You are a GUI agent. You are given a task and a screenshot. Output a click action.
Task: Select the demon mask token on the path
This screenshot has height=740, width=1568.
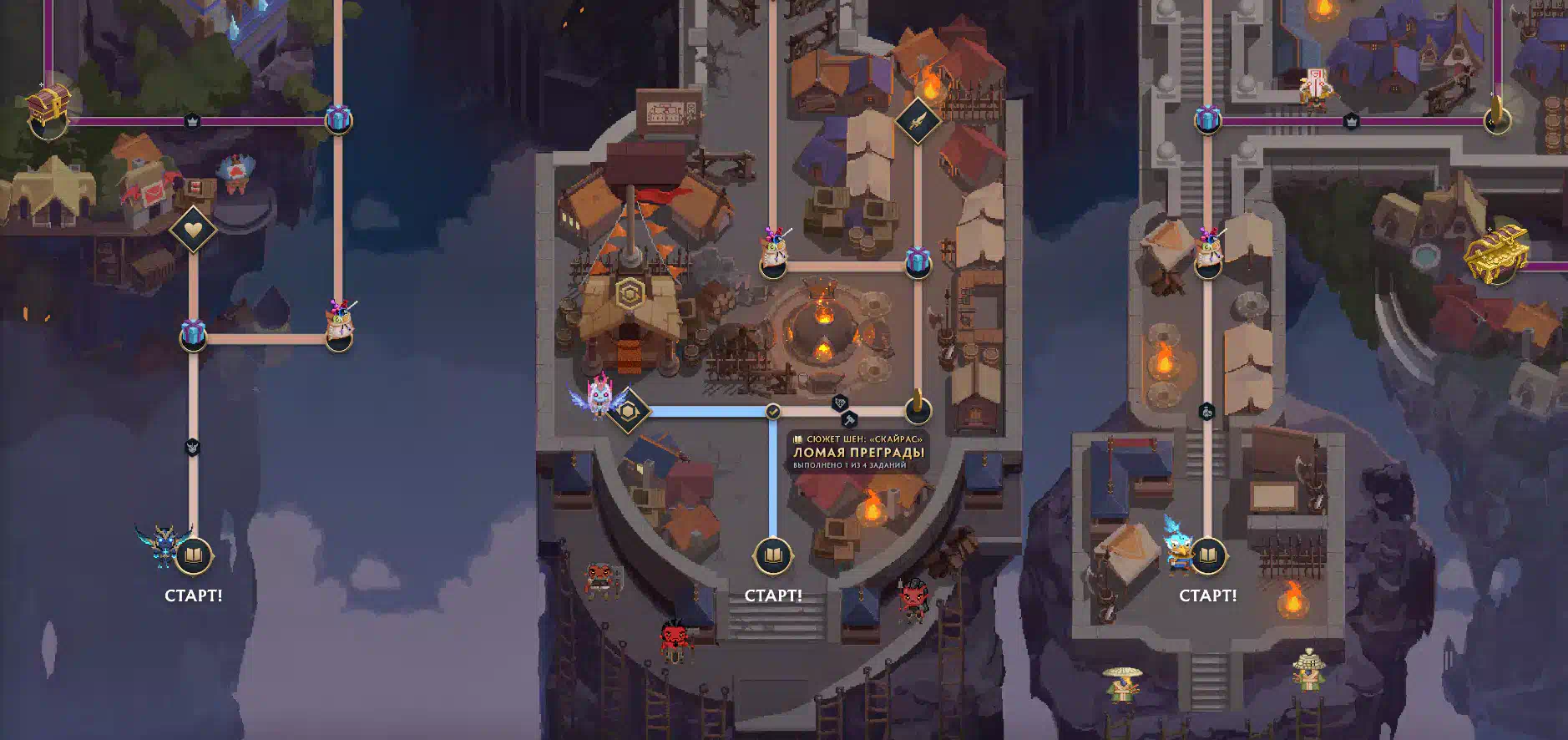point(192,447)
